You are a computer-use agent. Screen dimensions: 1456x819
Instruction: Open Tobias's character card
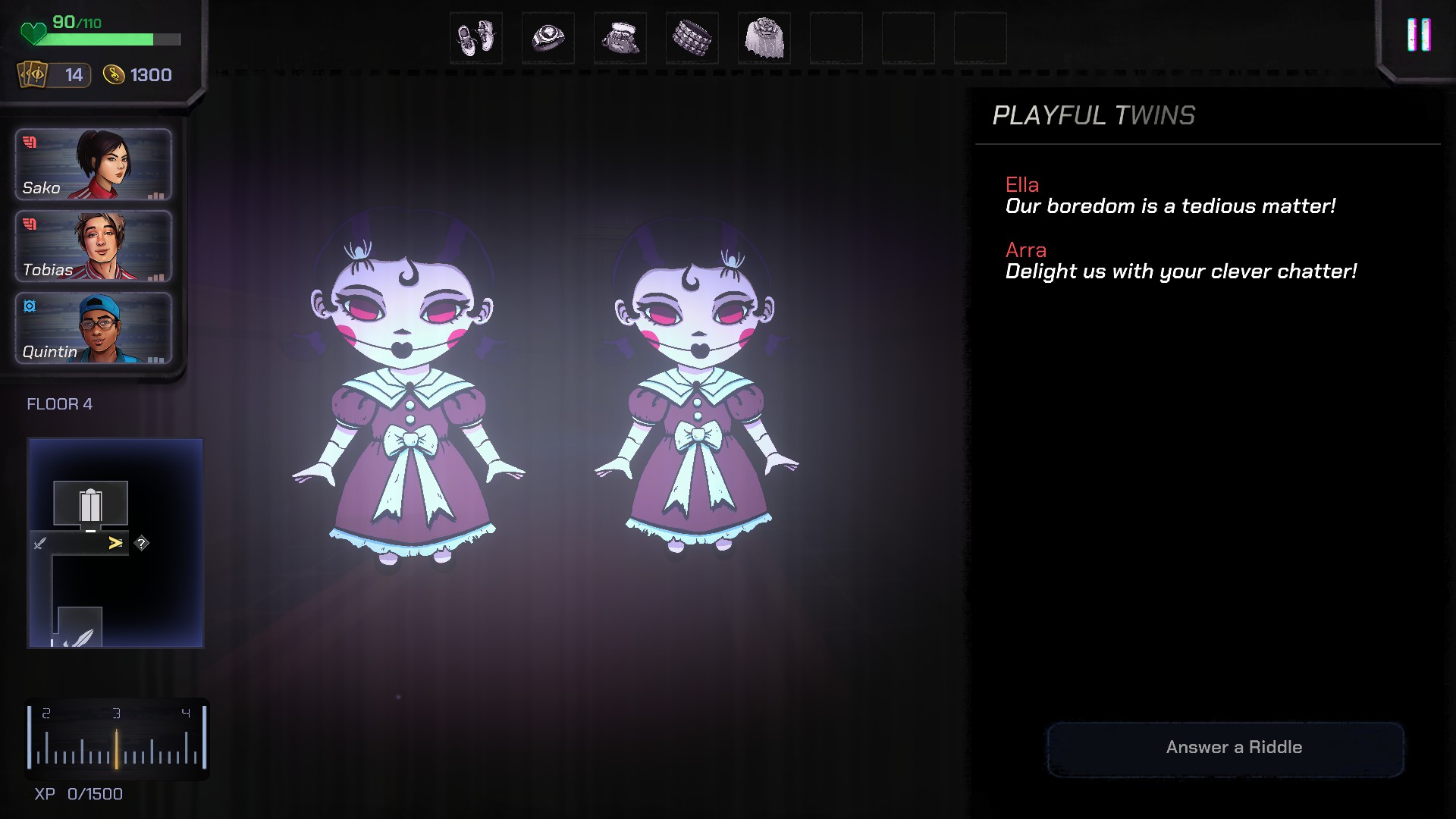click(x=93, y=246)
